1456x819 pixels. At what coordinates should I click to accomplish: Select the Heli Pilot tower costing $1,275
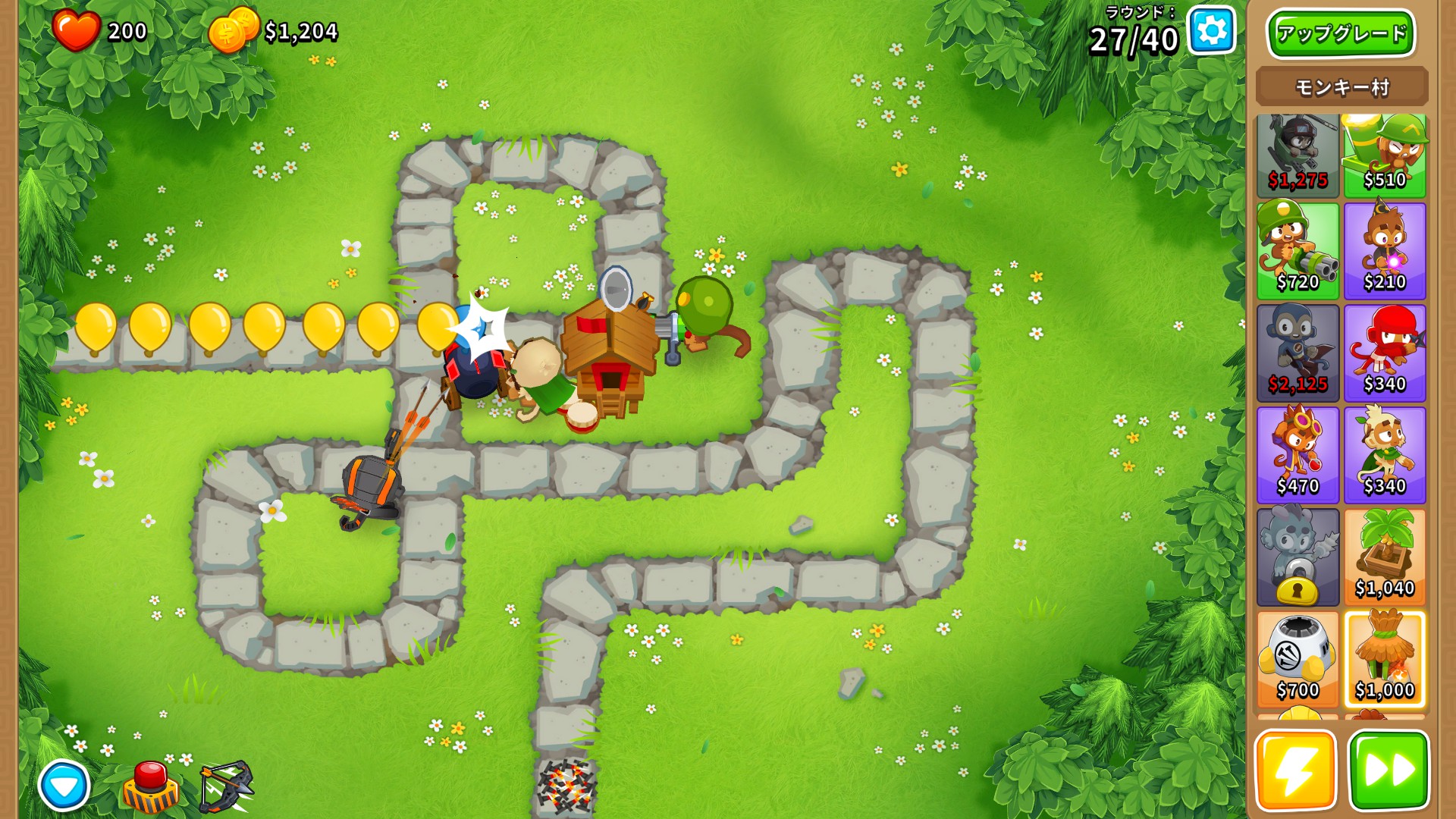(1298, 155)
